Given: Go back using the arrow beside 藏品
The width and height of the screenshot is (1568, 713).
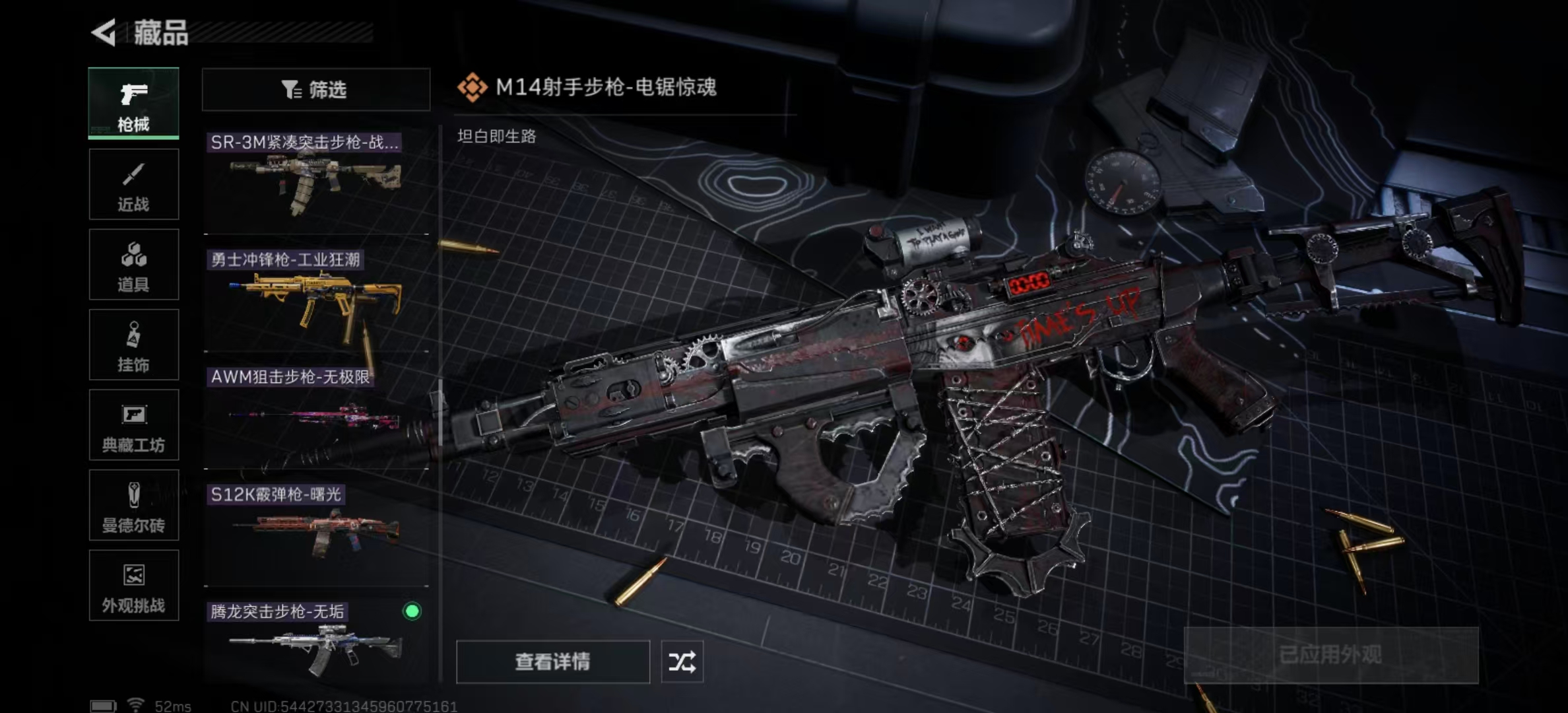Looking at the screenshot, I should tap(104, 32).
